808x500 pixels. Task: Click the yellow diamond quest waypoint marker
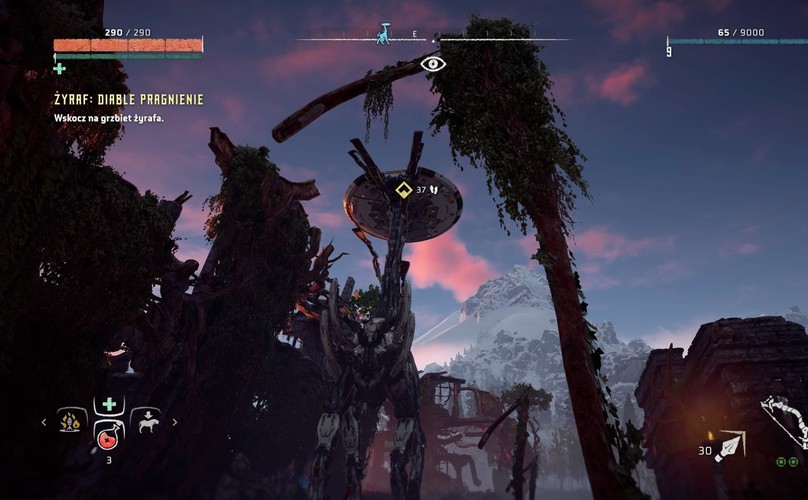coord(404,189)
